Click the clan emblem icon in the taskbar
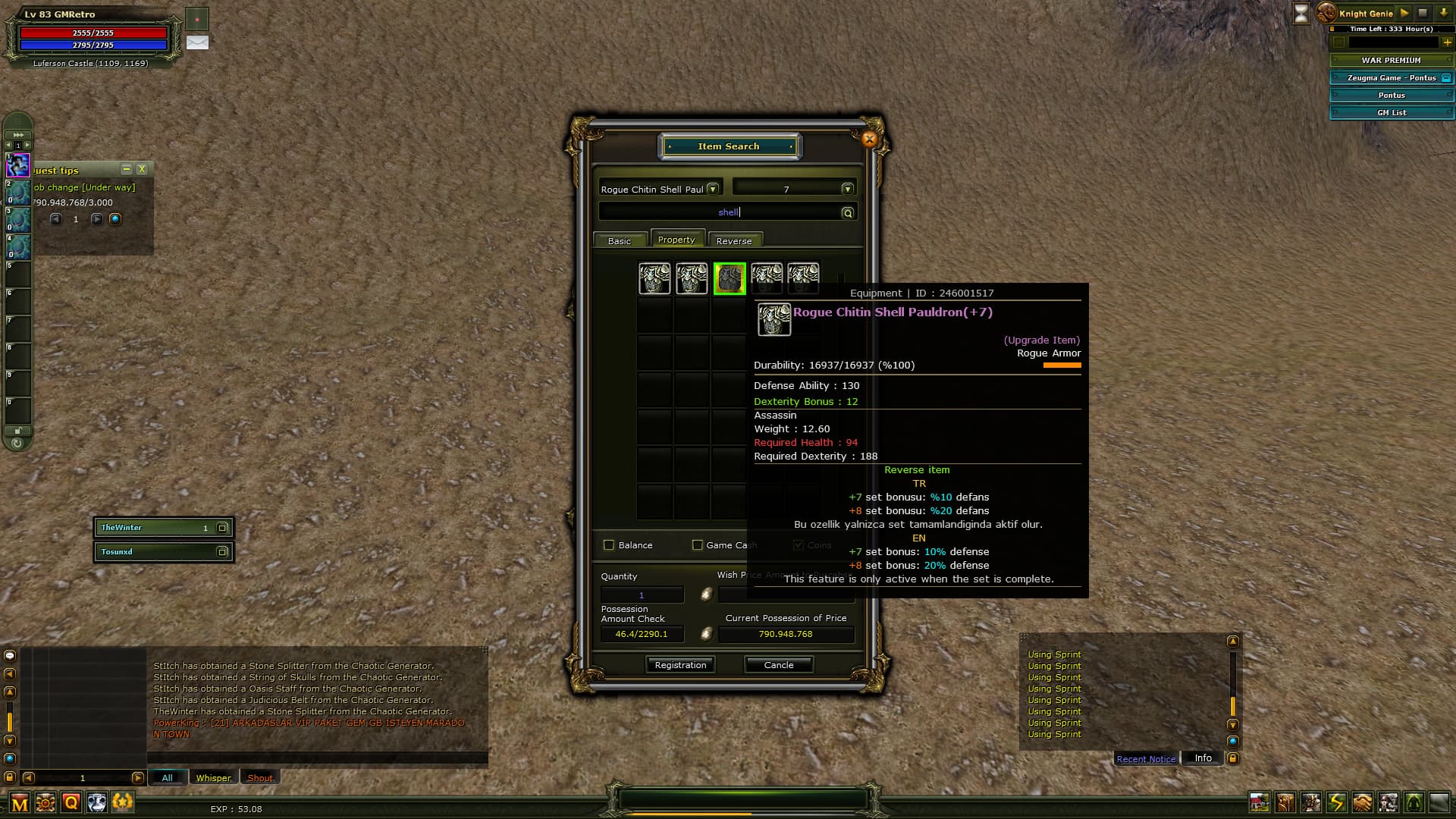 tap(45, 802)
